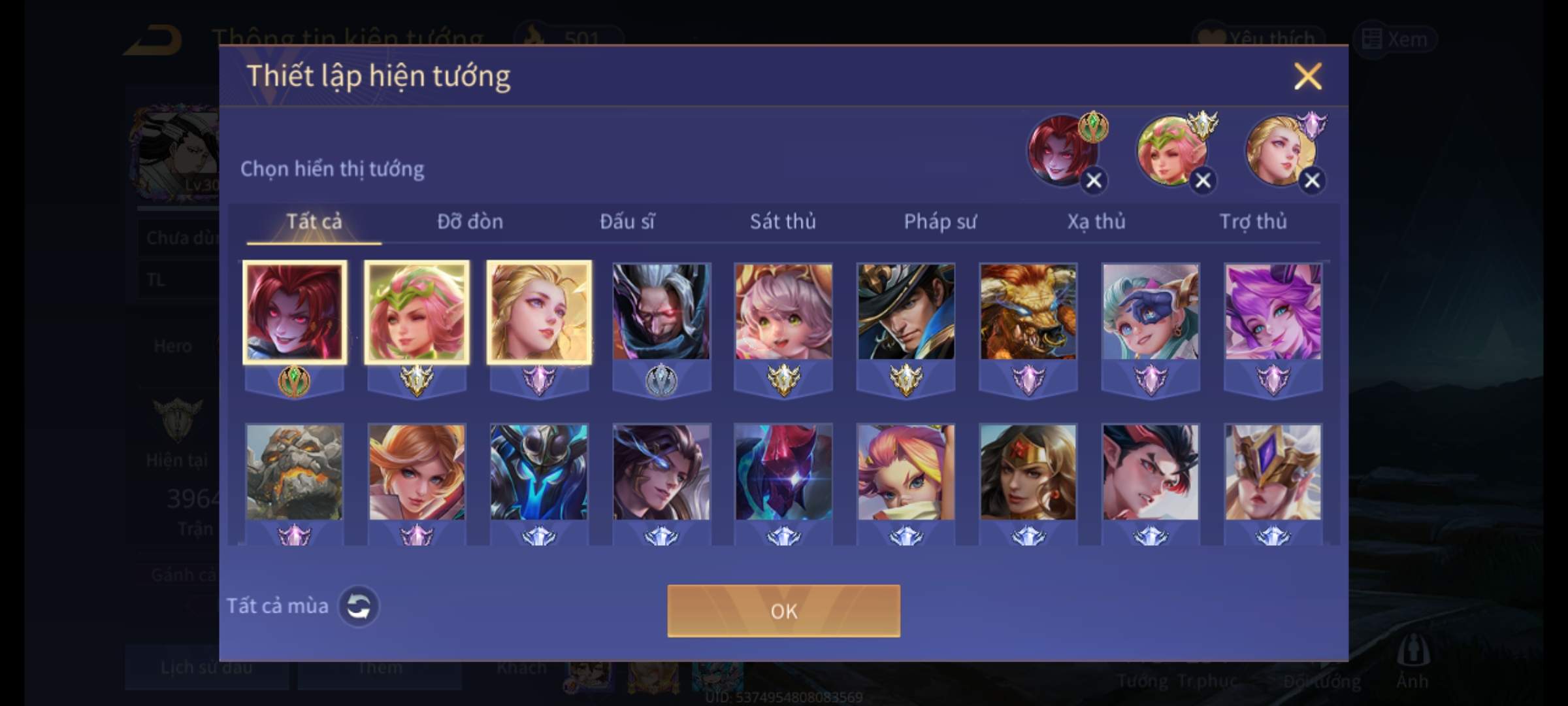Choose the Trợ thủ category
Viewport: 1568px width, 706px height.
click(1253, 222)
